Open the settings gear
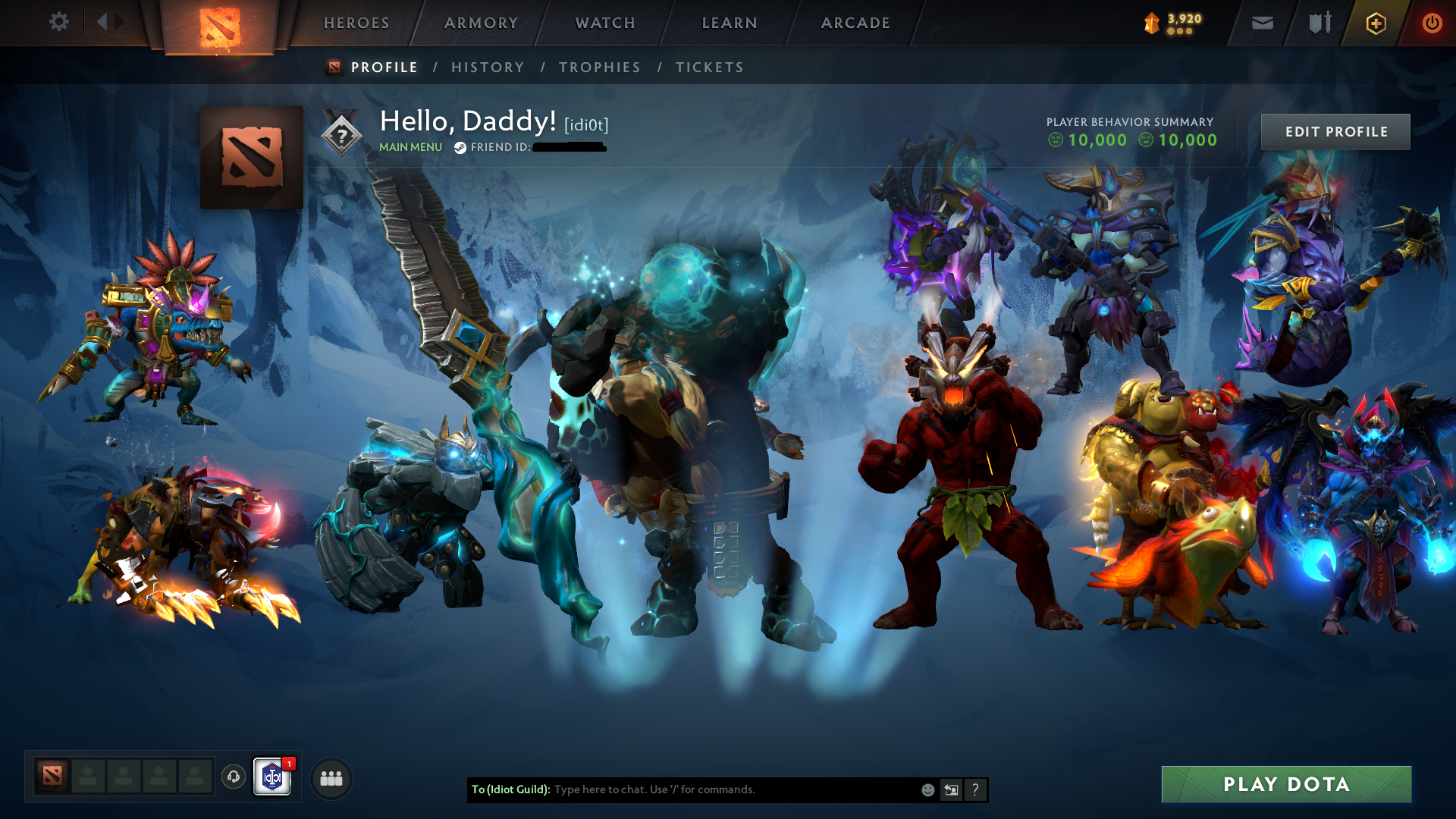This screenshot has width=1456, height=819. [59, 22]
